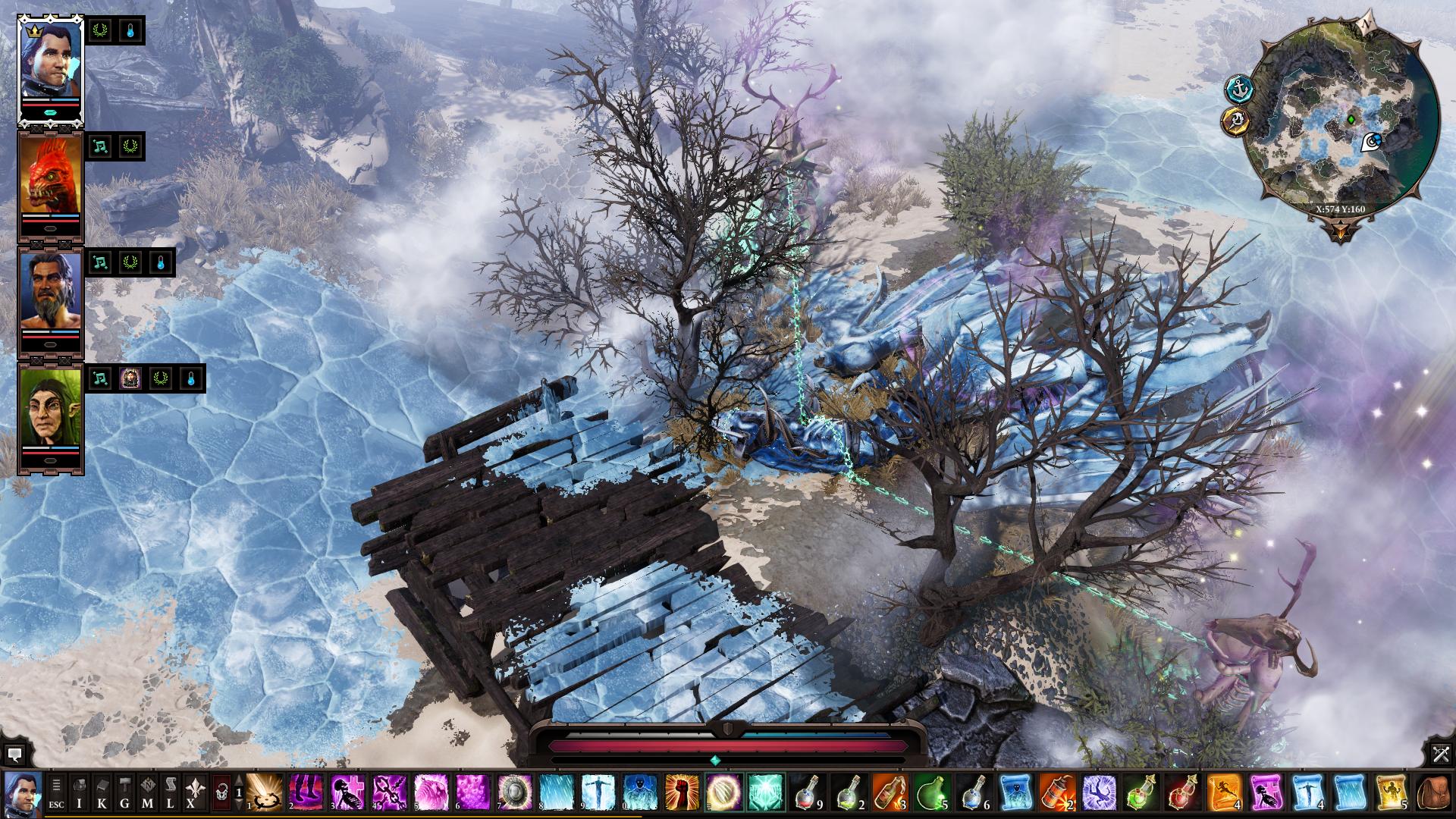The height and width of the screenshot is (819, 1456).
Task: Open the journal scroll L button
Action: click(170, 793)
